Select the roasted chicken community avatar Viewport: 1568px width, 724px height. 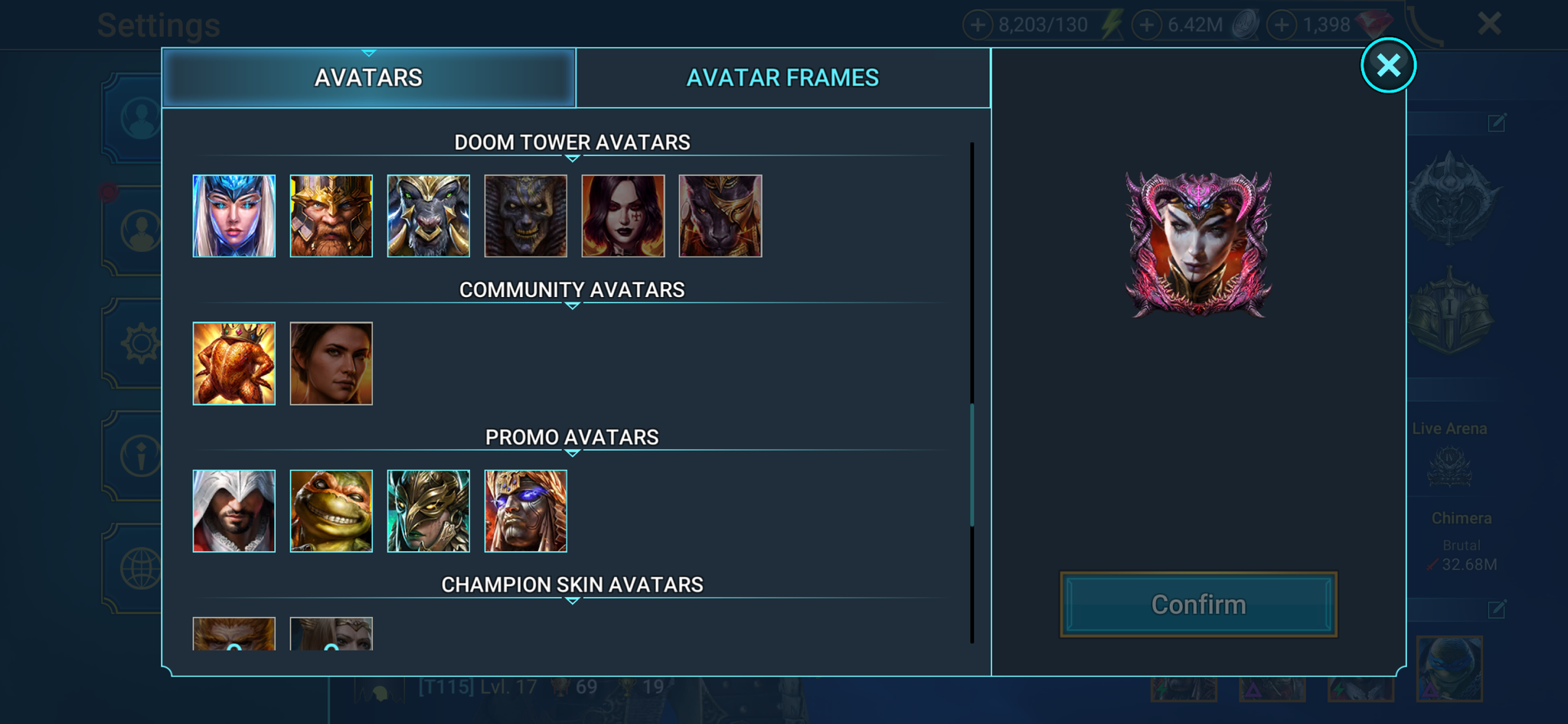click(x=234, y=363)
